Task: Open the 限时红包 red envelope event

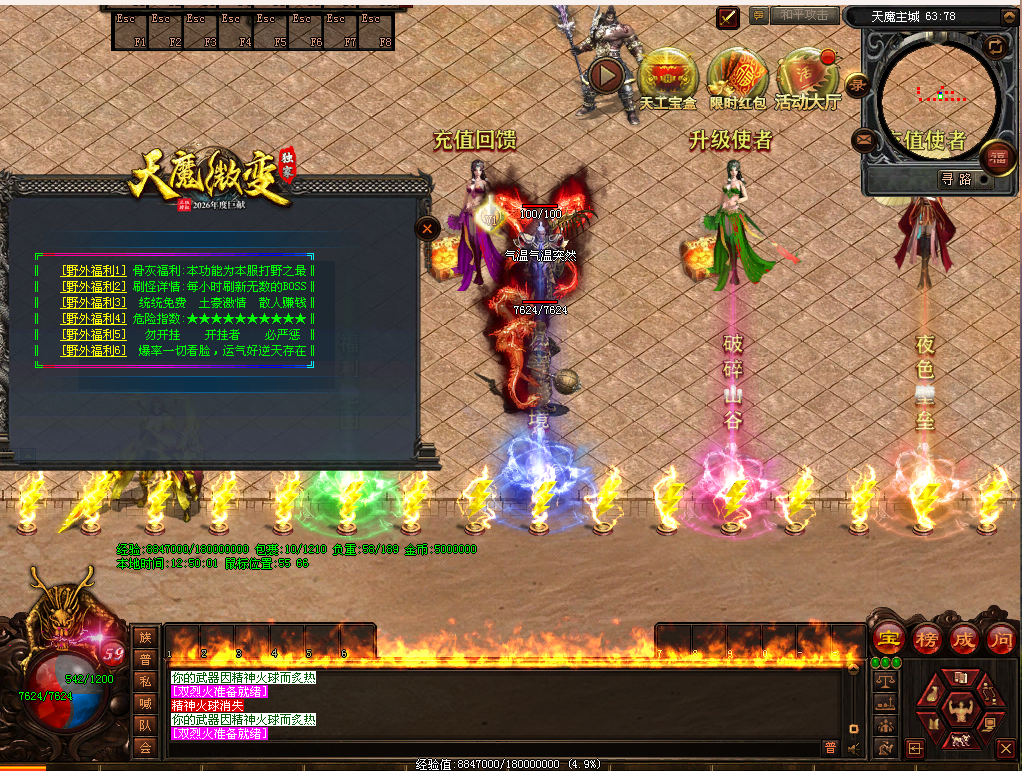Action: pos(737,74)
